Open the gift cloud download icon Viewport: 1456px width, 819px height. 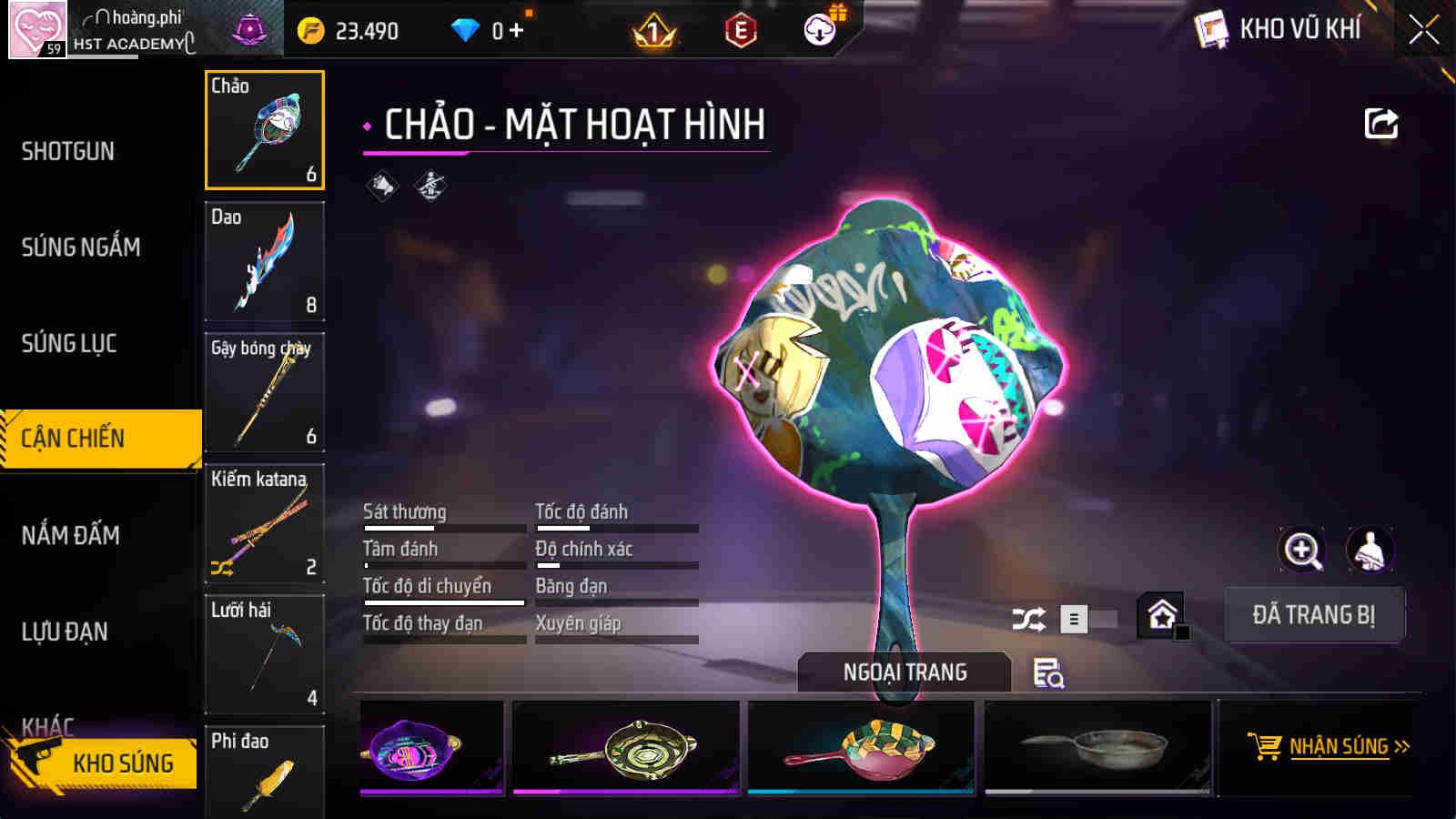tap(818, 28)
